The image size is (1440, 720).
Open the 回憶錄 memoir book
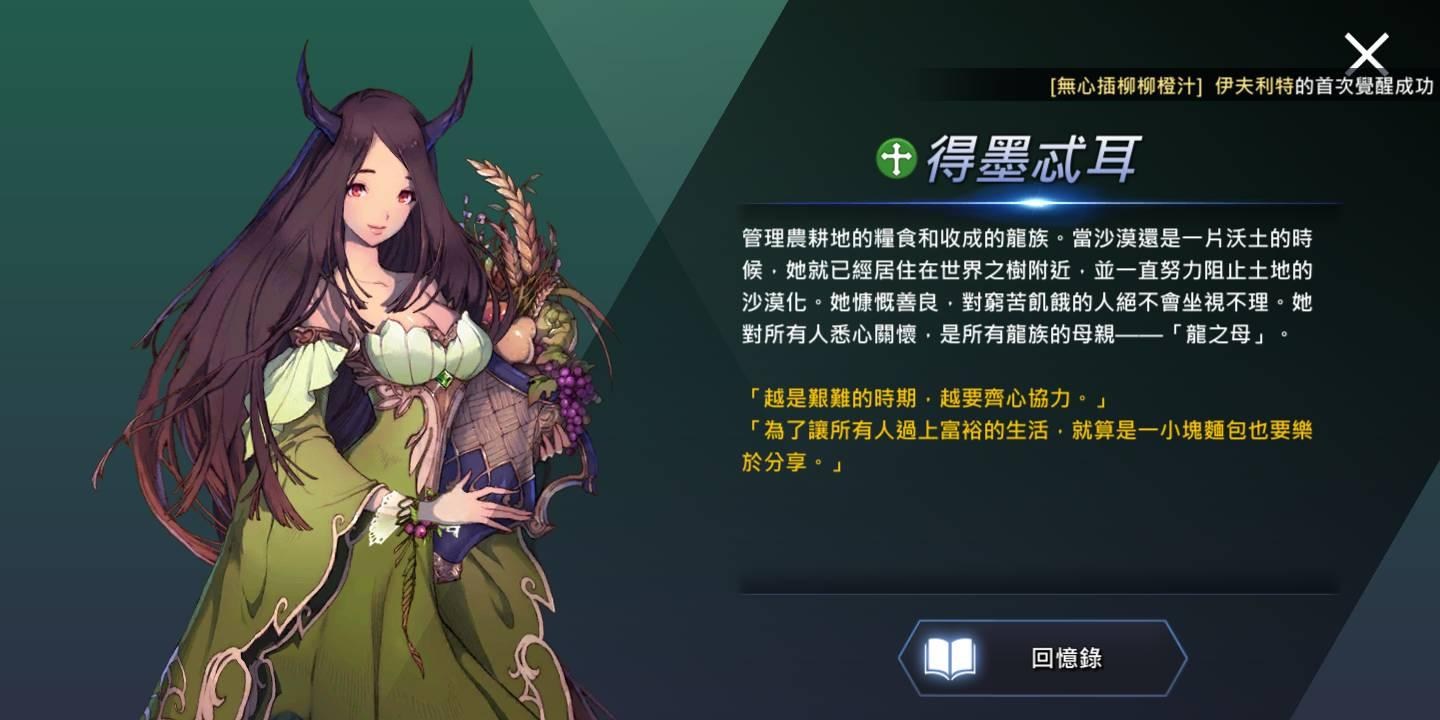point(1042,658)
